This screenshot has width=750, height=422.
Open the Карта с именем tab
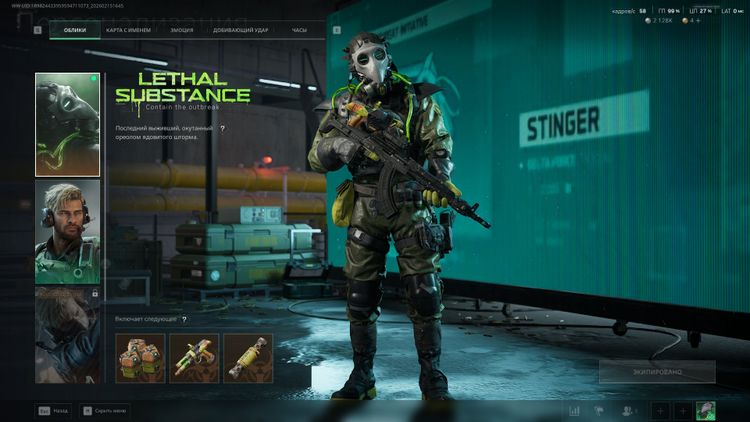(127, 31)
